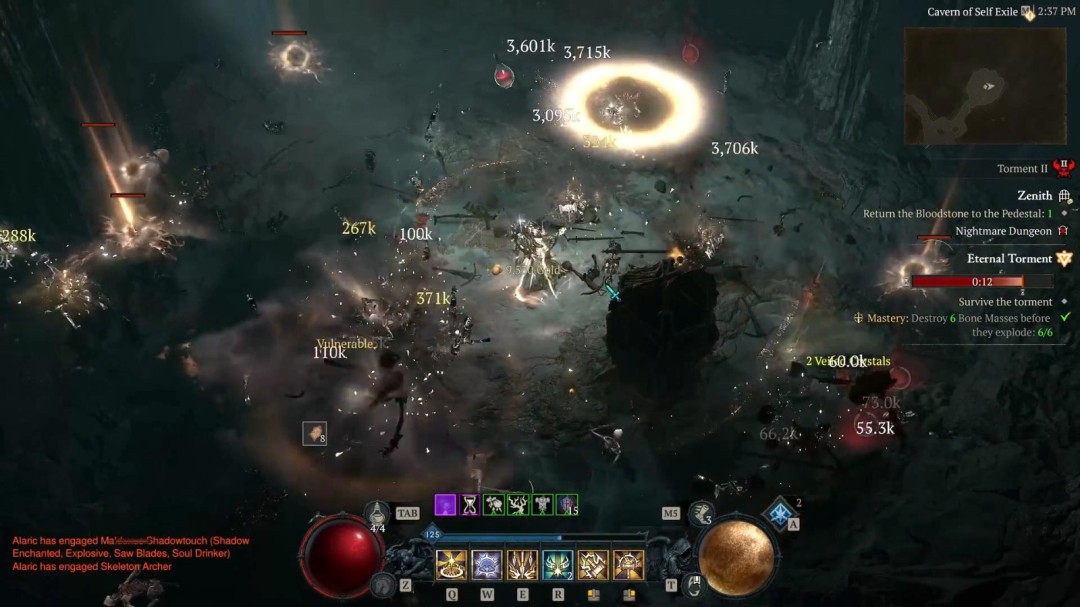This screenshot has height=607, width=1080.
Task: Inspect the buff icon with 15 stacks
Action: (566, 505)
